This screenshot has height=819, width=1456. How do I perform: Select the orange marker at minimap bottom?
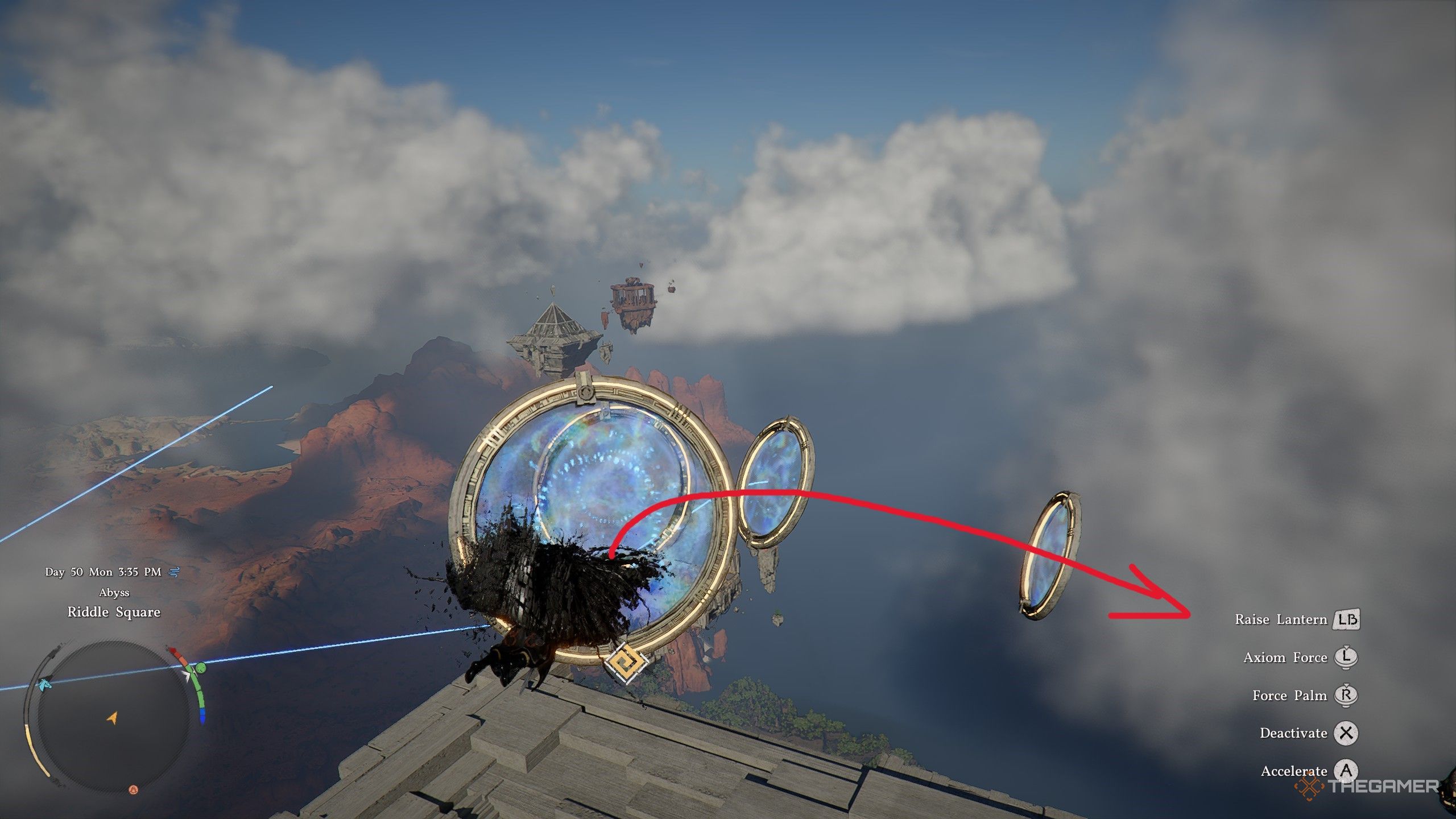[x=133, y=789]
